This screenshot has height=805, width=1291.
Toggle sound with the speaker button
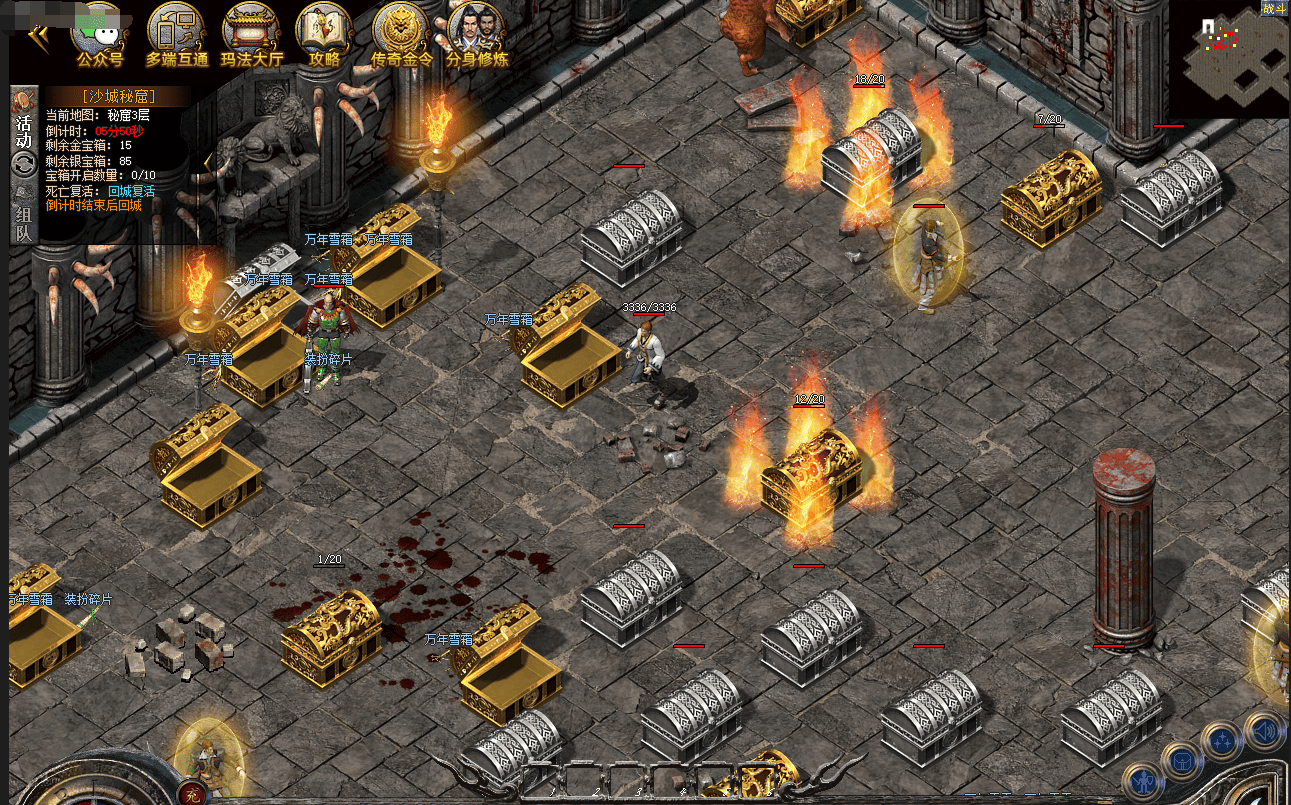[1263, 730]
